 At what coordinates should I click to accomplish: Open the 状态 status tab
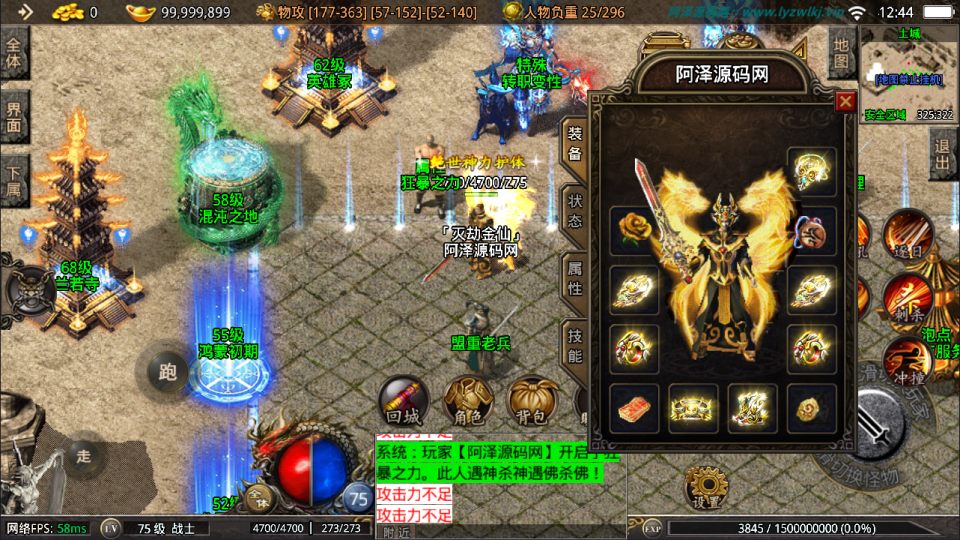click(574, 208)
